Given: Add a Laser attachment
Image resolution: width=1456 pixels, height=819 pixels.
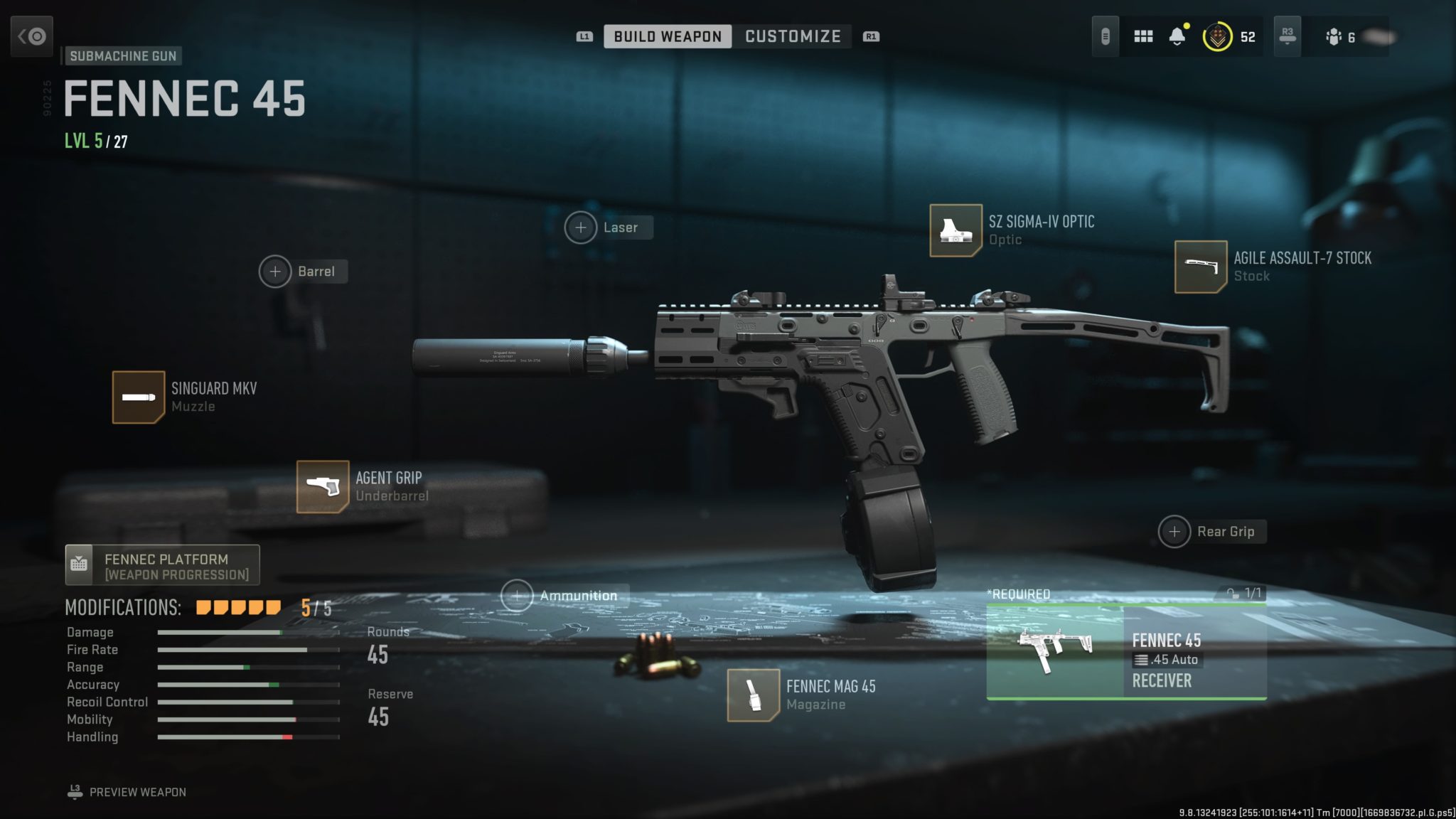Looking at the screenshot, I should [582, 227].
